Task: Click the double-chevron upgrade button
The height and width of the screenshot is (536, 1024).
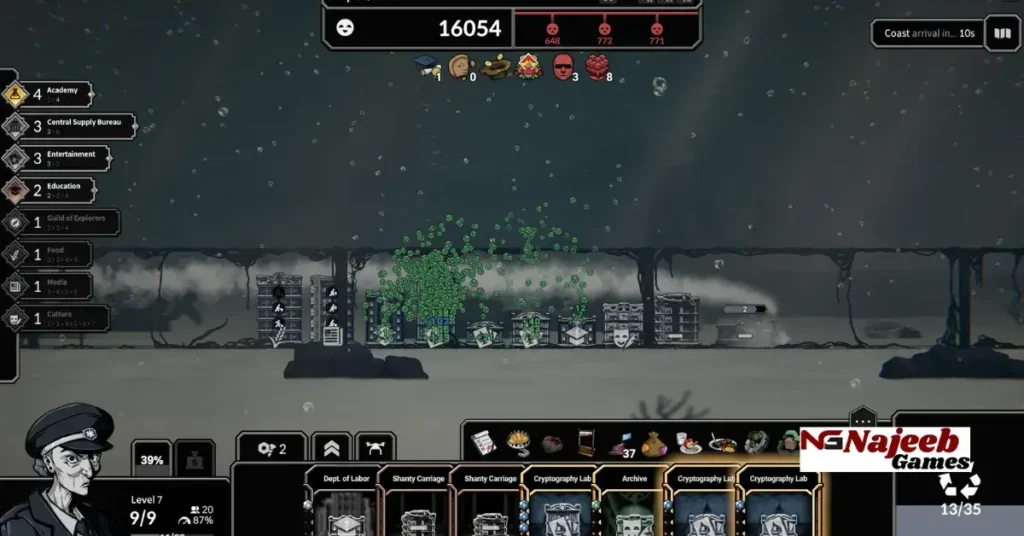Action: pos(331,449)
